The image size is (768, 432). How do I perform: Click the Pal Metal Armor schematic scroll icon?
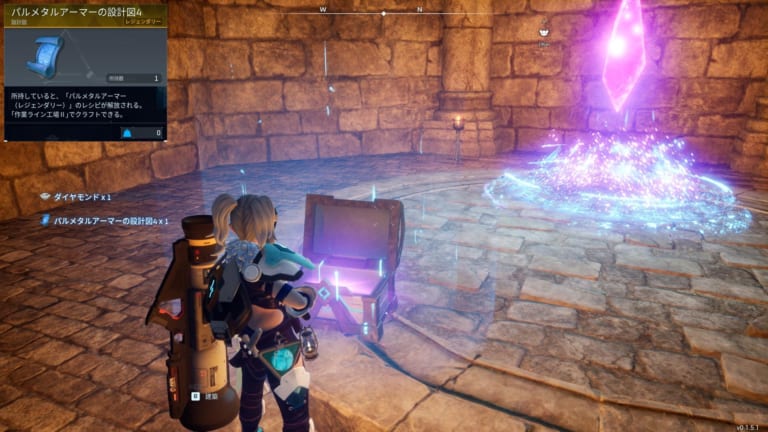46,56
